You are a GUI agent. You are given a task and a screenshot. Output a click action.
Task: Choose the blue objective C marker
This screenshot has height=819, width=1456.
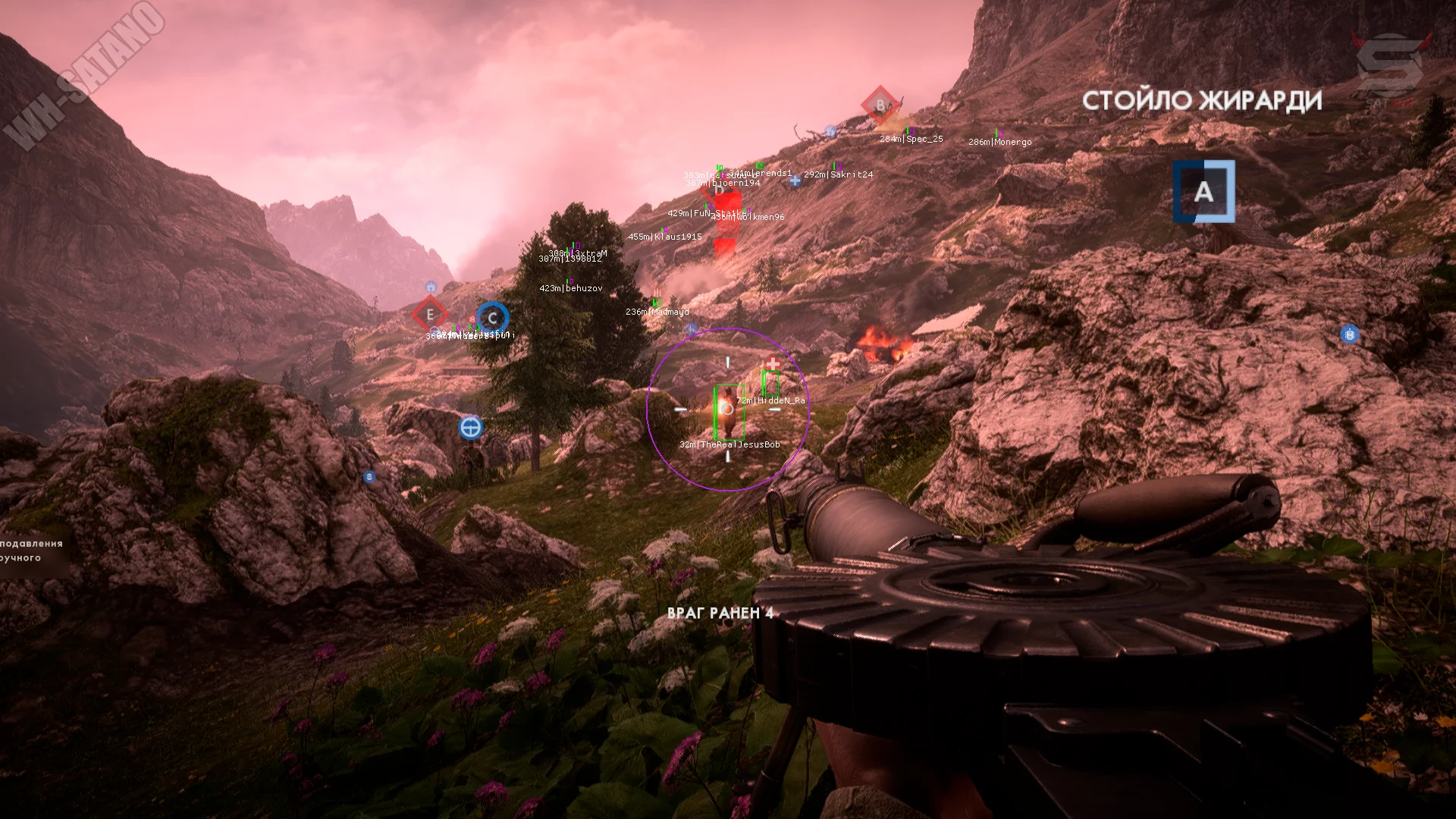coord(492,318)
